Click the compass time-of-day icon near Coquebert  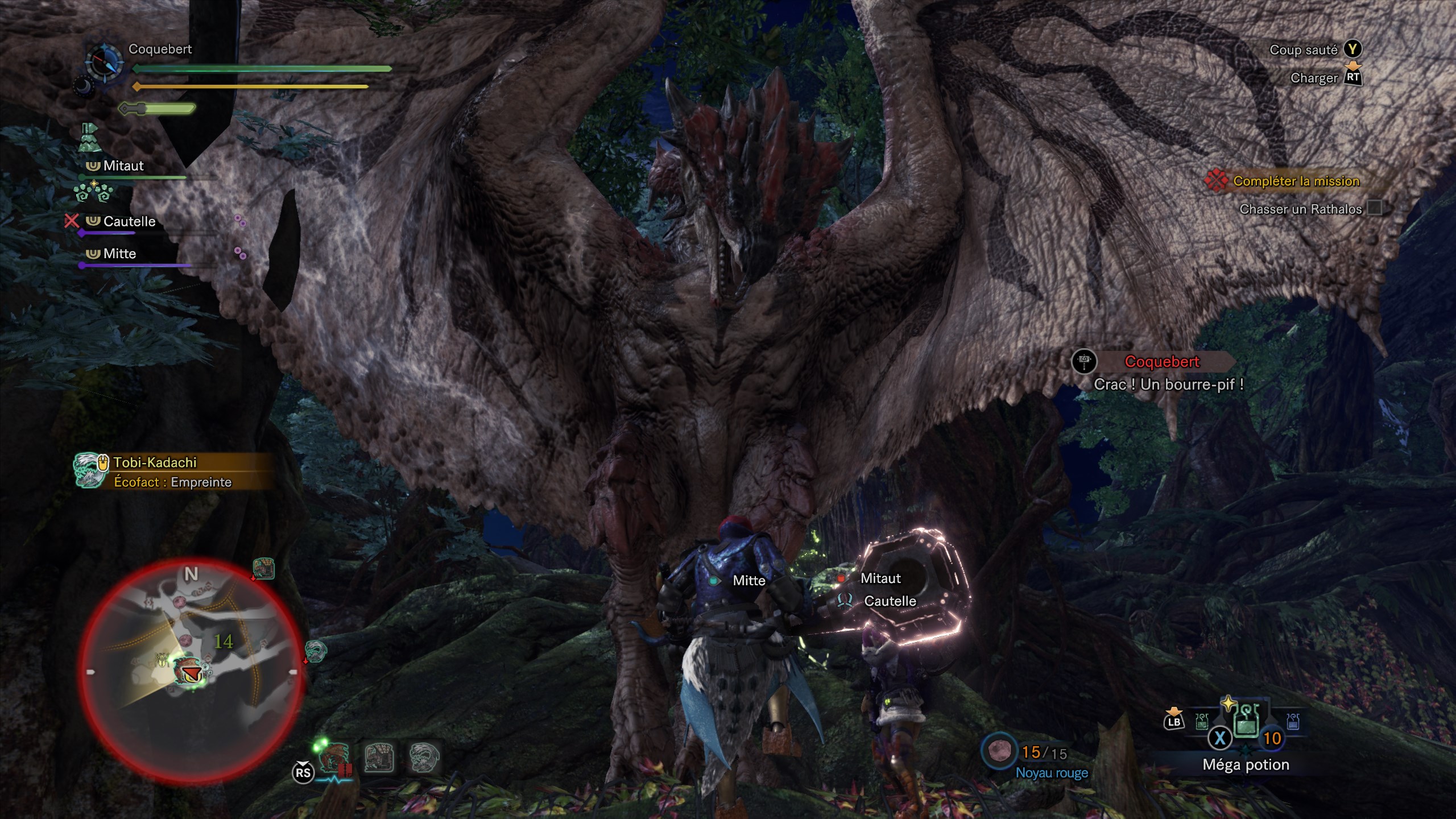coord(104,61)
